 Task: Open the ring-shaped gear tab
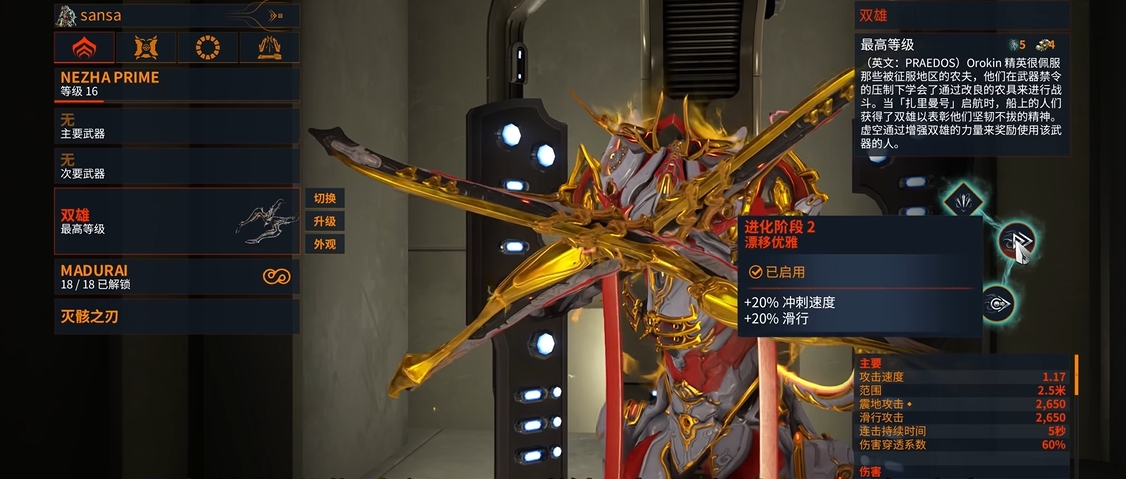pyautogui.click(x=207, y=47)
